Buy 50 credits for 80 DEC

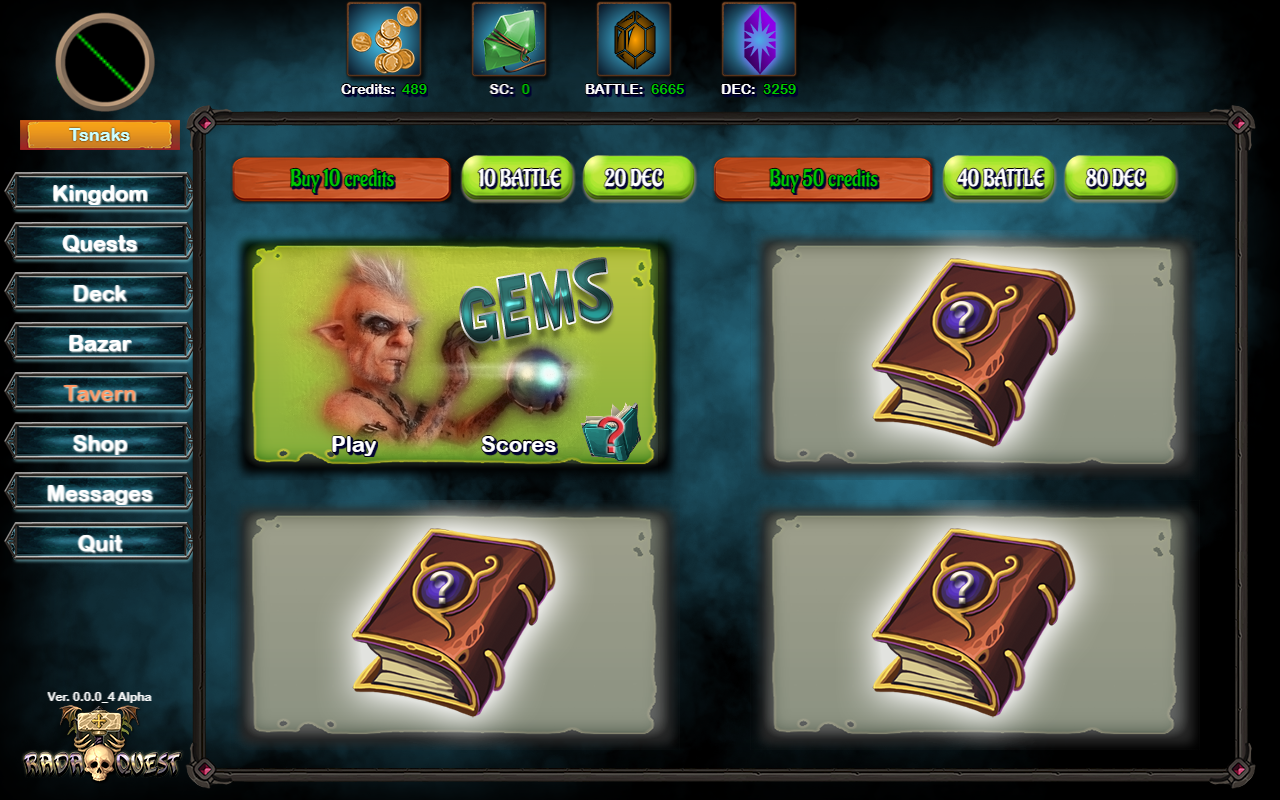point(1120,178)
